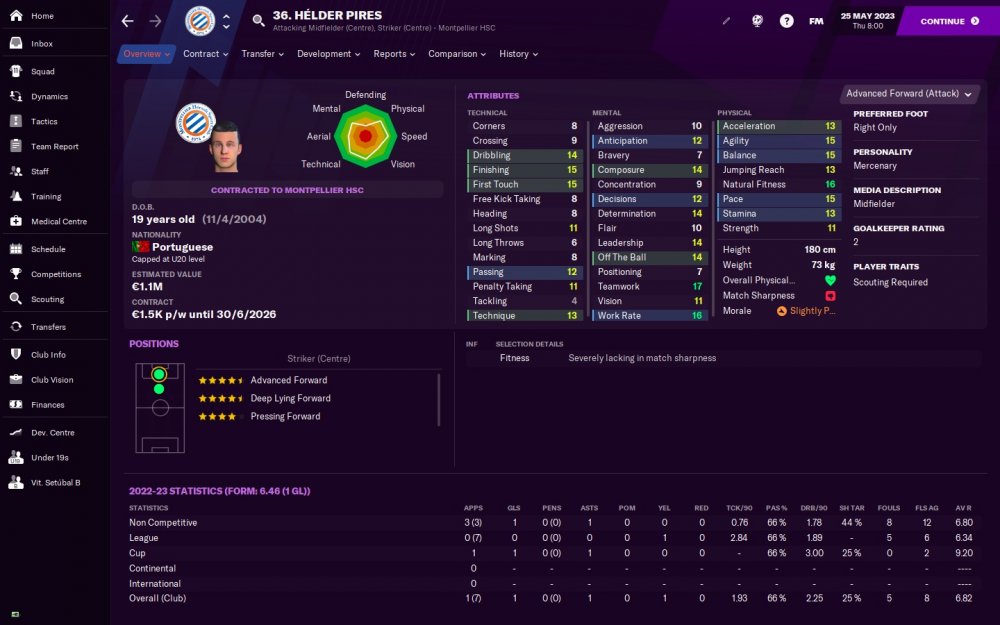The image size is (1000, 625).
Task: Select the Deep Lying Forward role row
Action: coord(290,398)
